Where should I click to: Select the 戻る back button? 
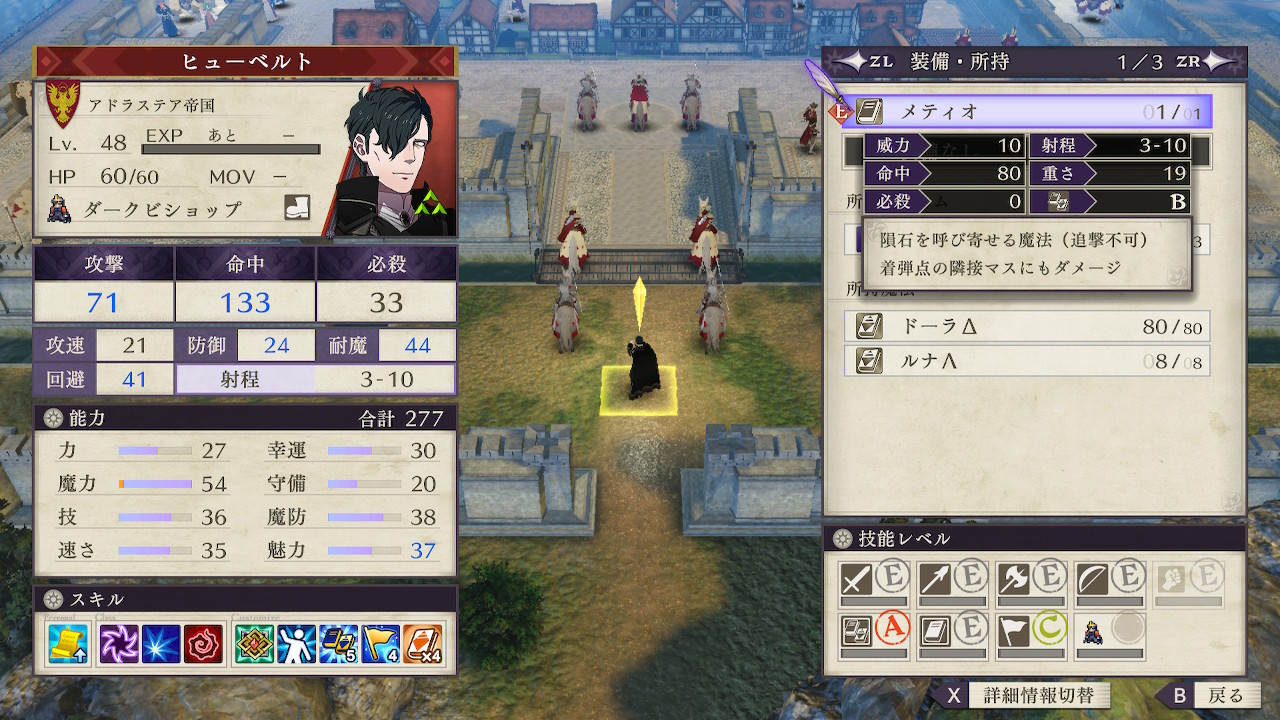[x=1211, y=695]
